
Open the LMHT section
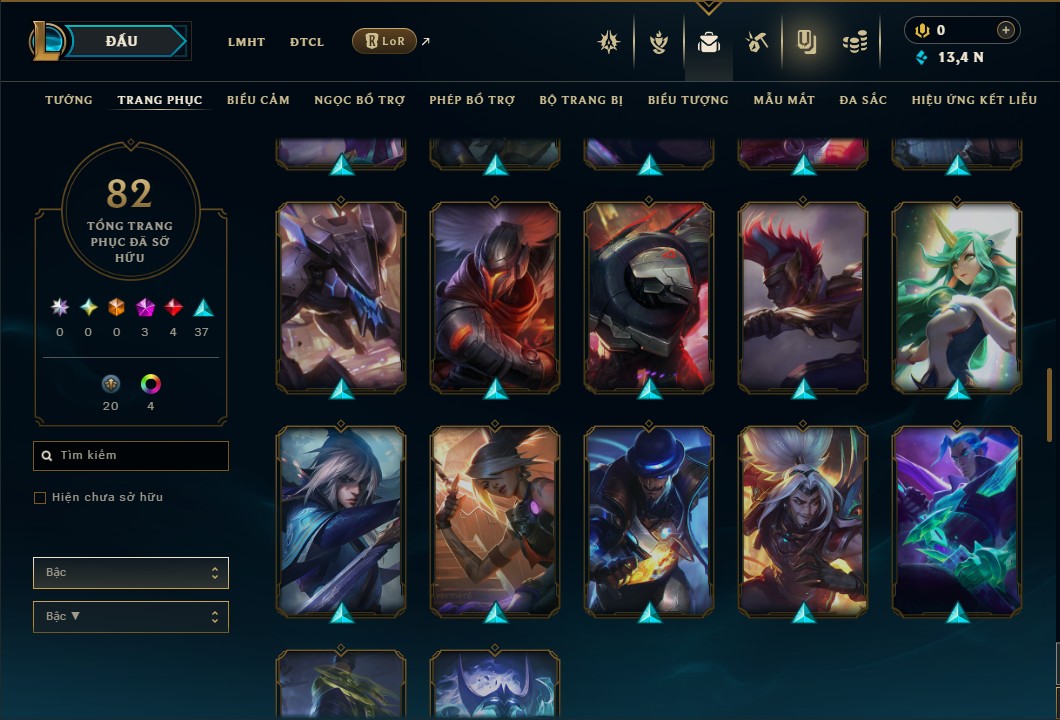click(246, 42)
